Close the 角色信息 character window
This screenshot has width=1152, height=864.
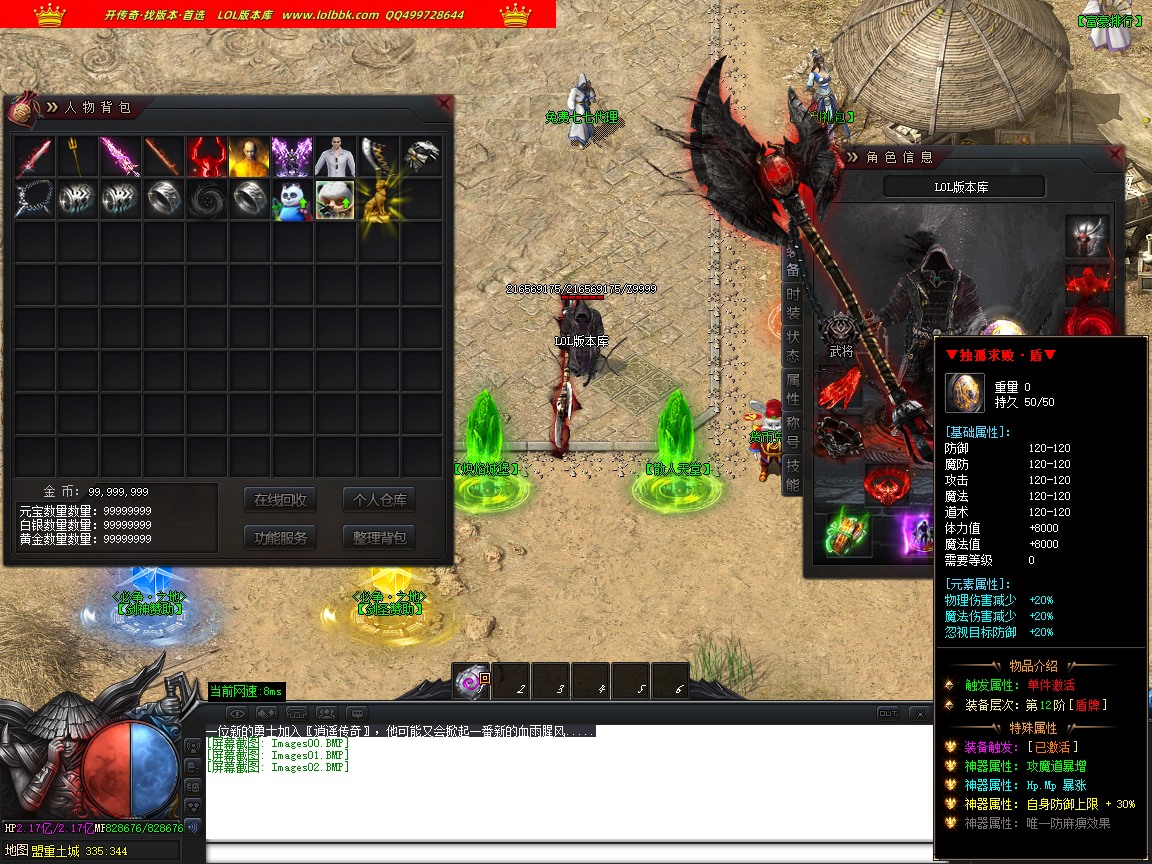coord(1115,153)
